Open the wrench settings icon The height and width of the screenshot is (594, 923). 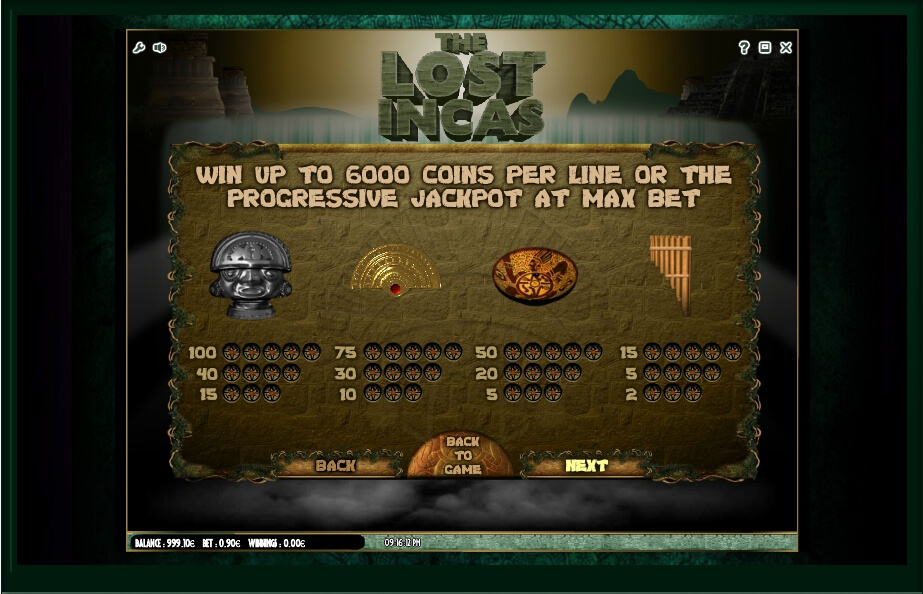tap(139, 47)
